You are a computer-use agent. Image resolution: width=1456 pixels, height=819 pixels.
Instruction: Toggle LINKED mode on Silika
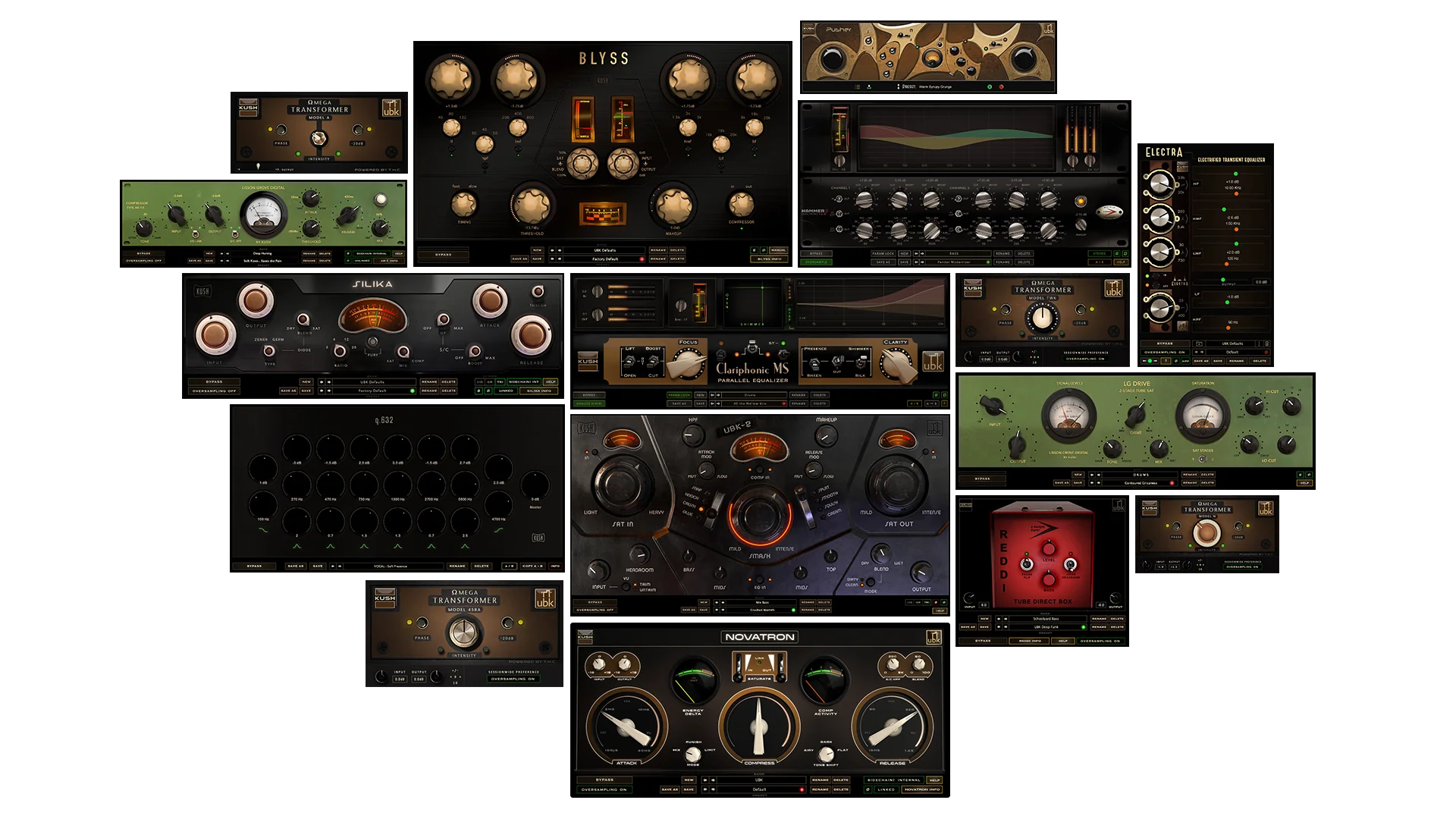pos(506,391)
